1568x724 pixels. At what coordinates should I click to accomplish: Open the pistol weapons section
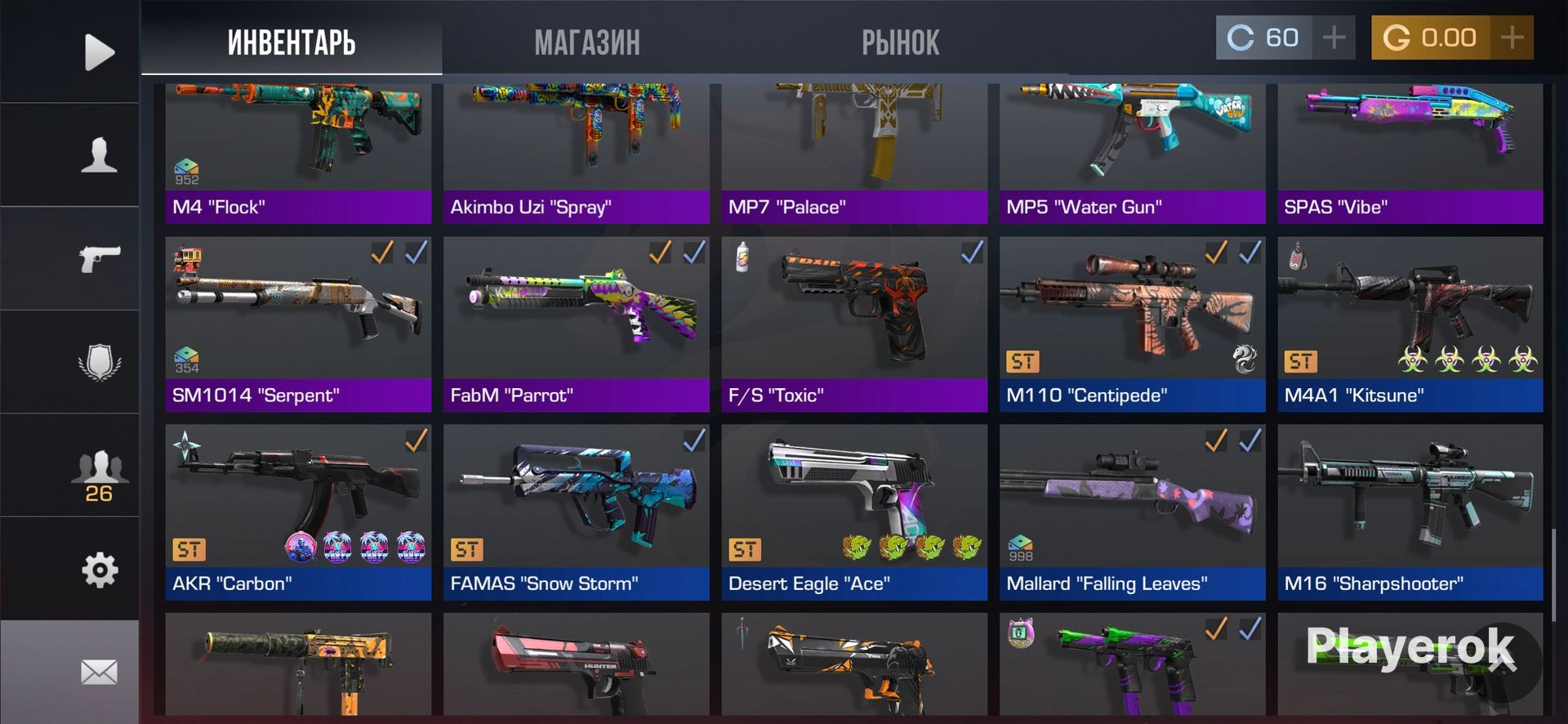coord(99,258)
